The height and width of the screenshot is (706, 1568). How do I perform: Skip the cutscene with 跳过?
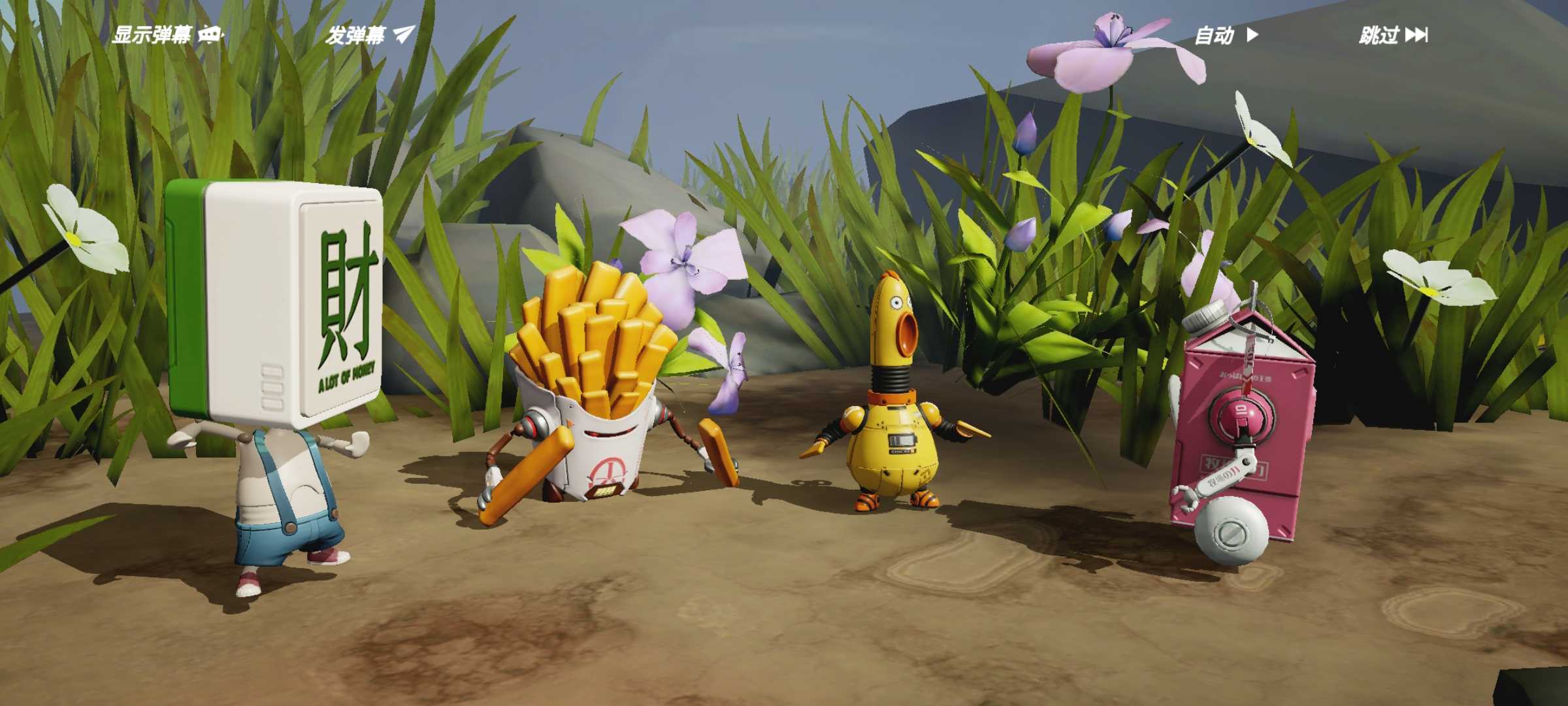1393,35
